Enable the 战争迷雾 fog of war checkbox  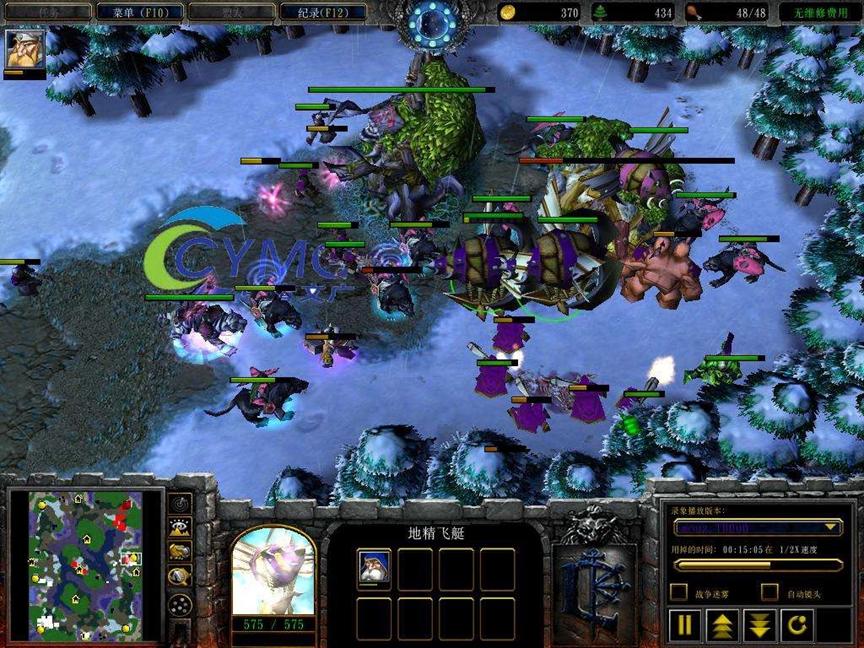(679, 593)
